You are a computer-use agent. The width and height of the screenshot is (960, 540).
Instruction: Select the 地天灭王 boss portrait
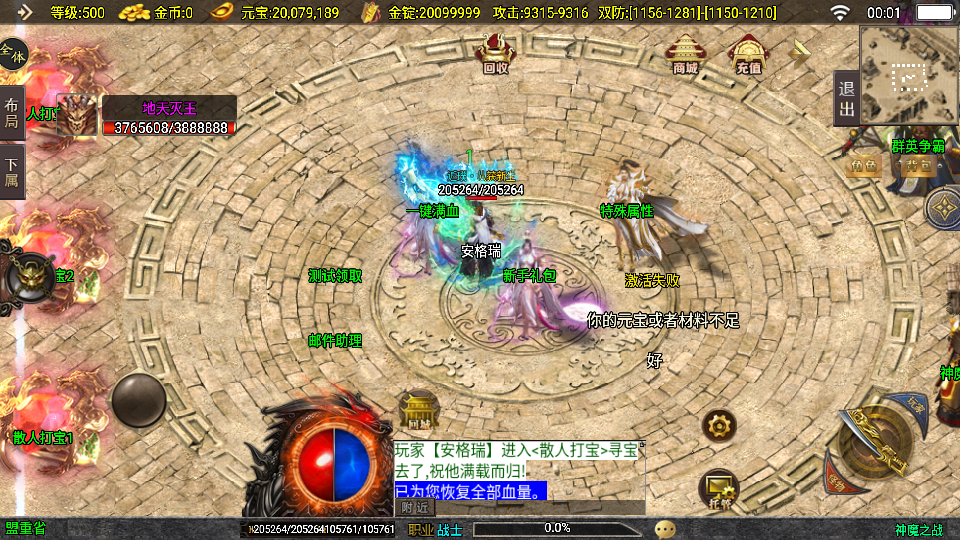[x=77, y=115]
